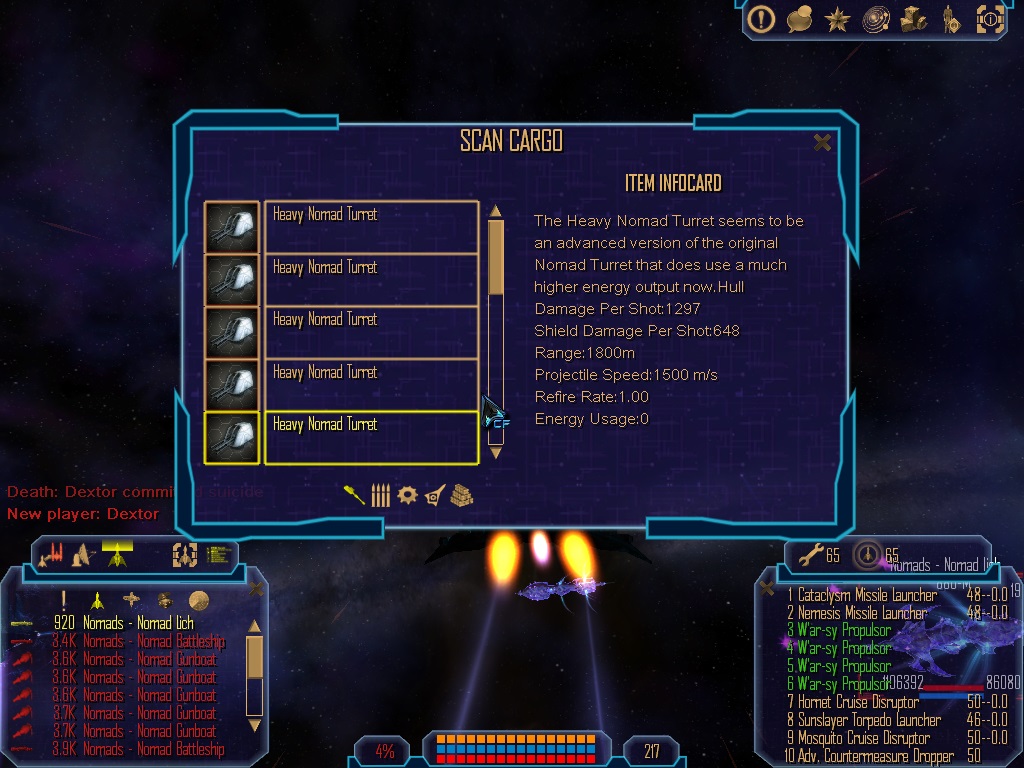
Task: Target the Nomad Lich in the contact list
Action: point(138,624)
